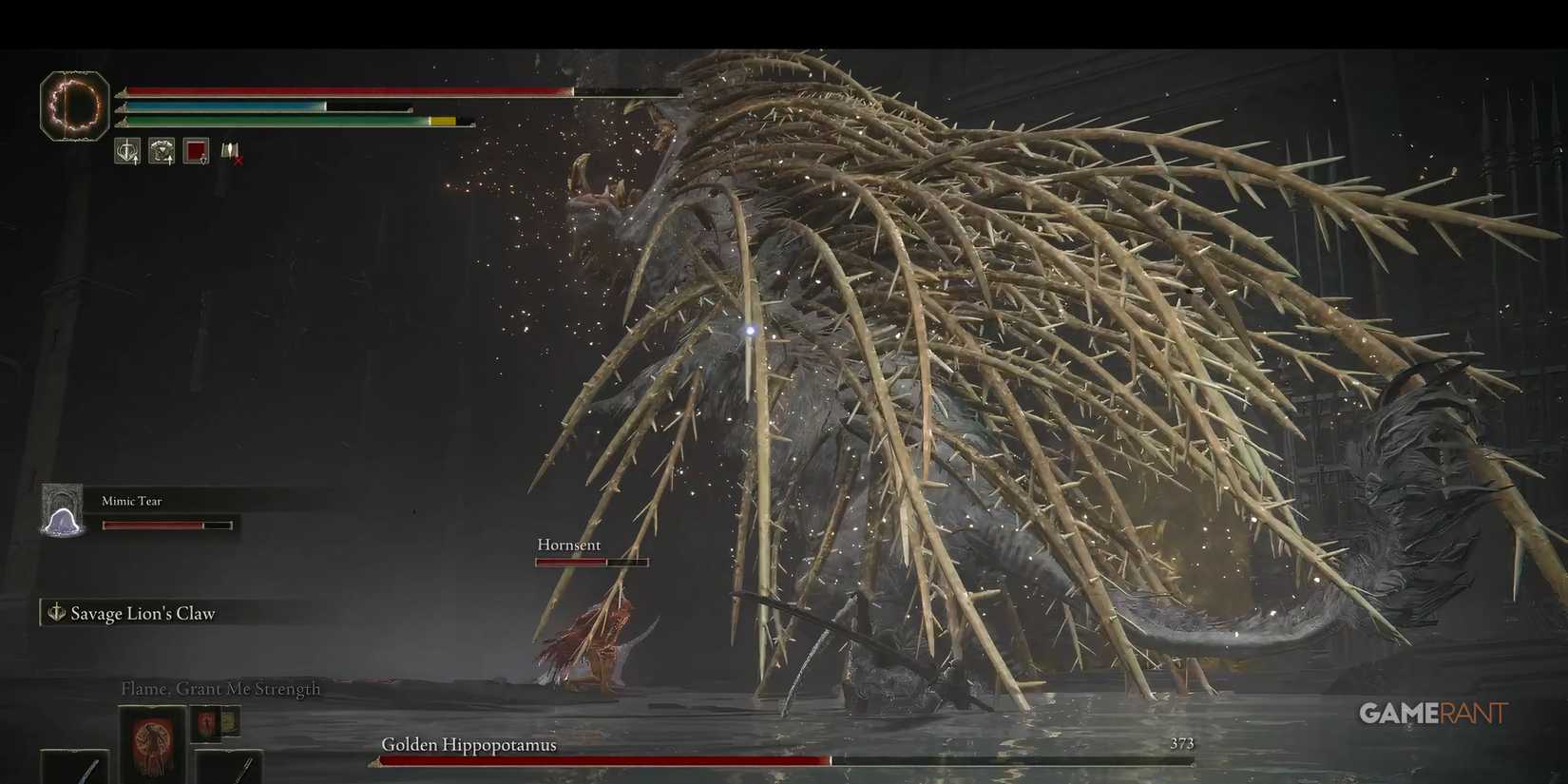Select the small secondary spell slot icon
1568x784 pixels.
(x=205, y=724)
